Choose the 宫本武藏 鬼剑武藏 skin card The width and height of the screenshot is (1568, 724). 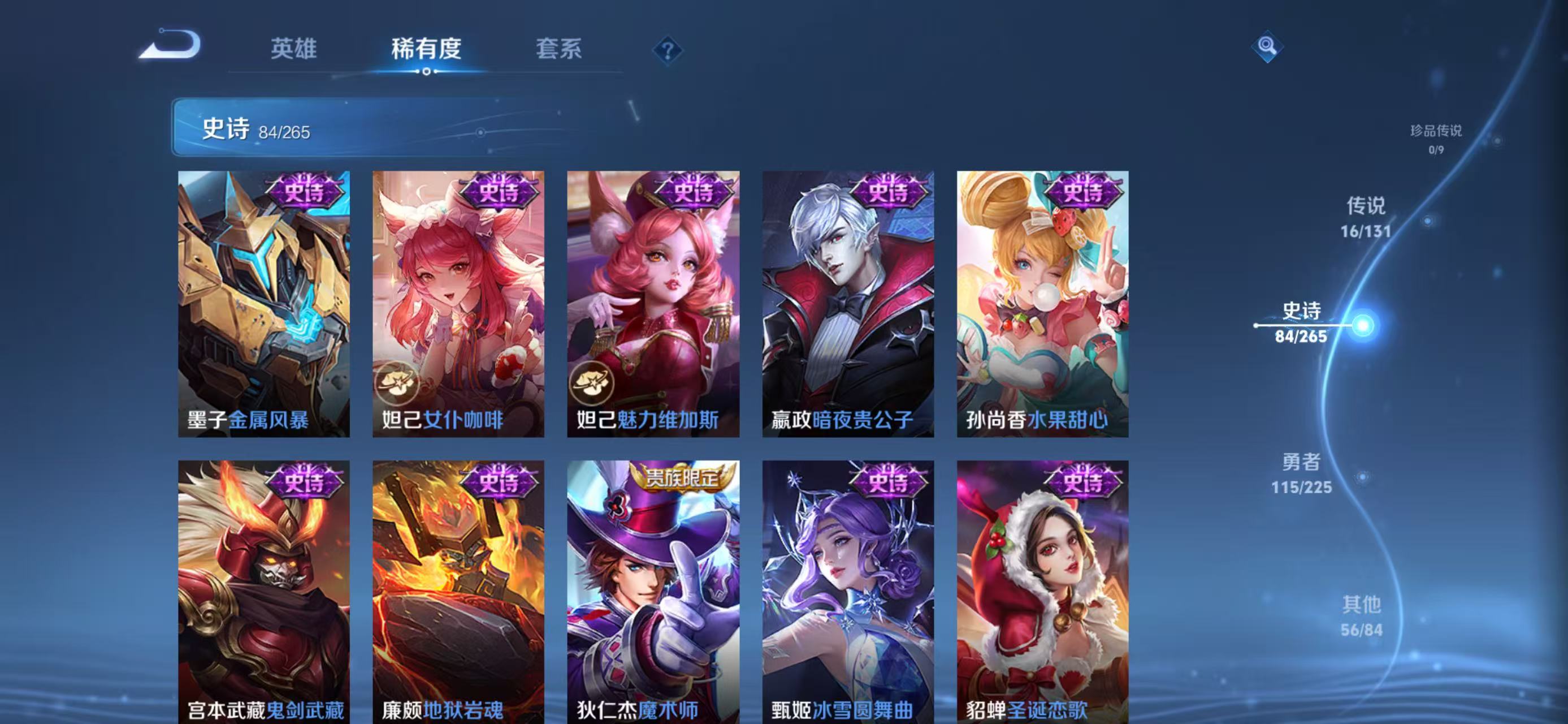pyautogui.click(x=263, y=591)
